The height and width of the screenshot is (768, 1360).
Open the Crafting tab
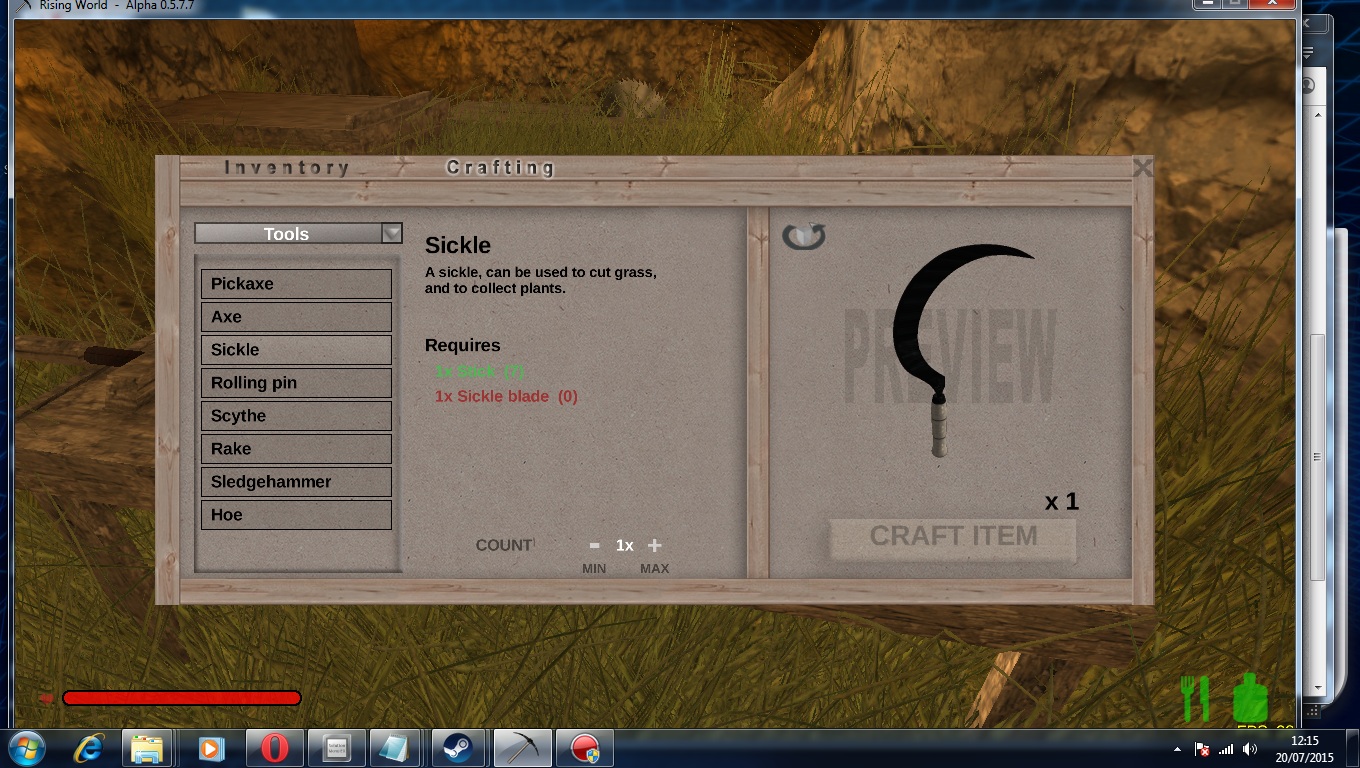(500, 168)
